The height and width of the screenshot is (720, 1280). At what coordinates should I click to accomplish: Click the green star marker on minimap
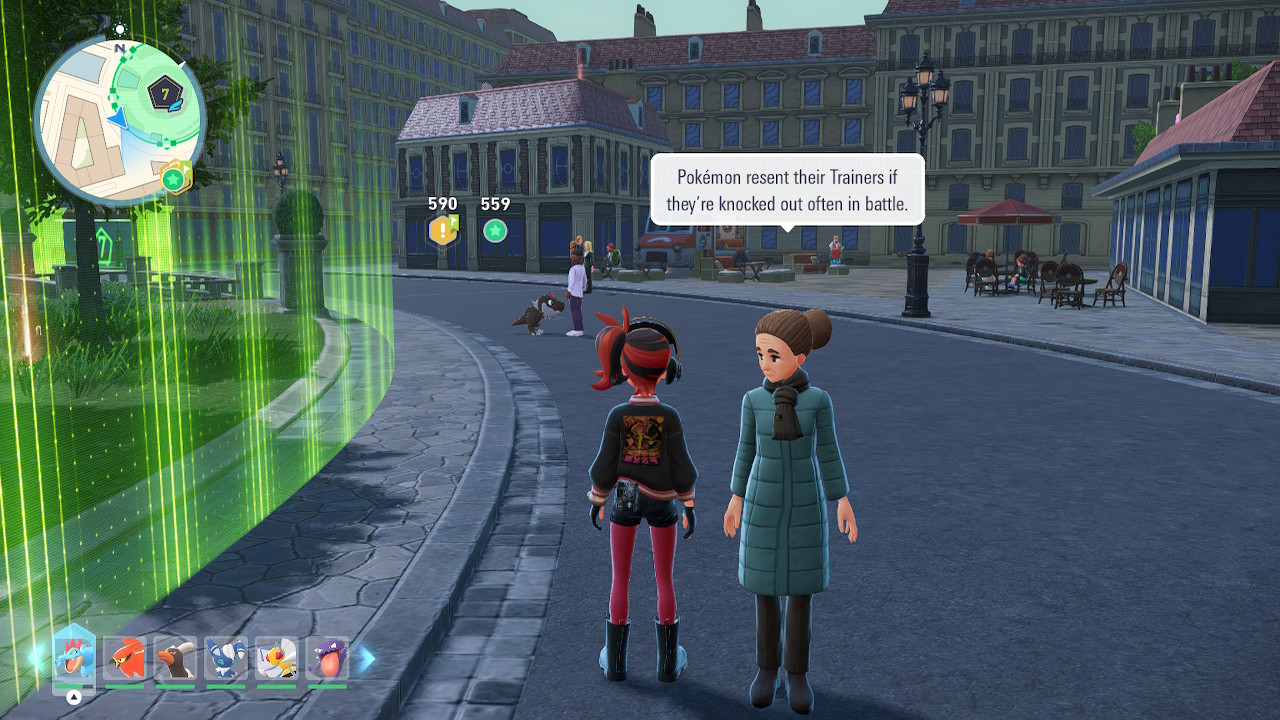point(173,179)
